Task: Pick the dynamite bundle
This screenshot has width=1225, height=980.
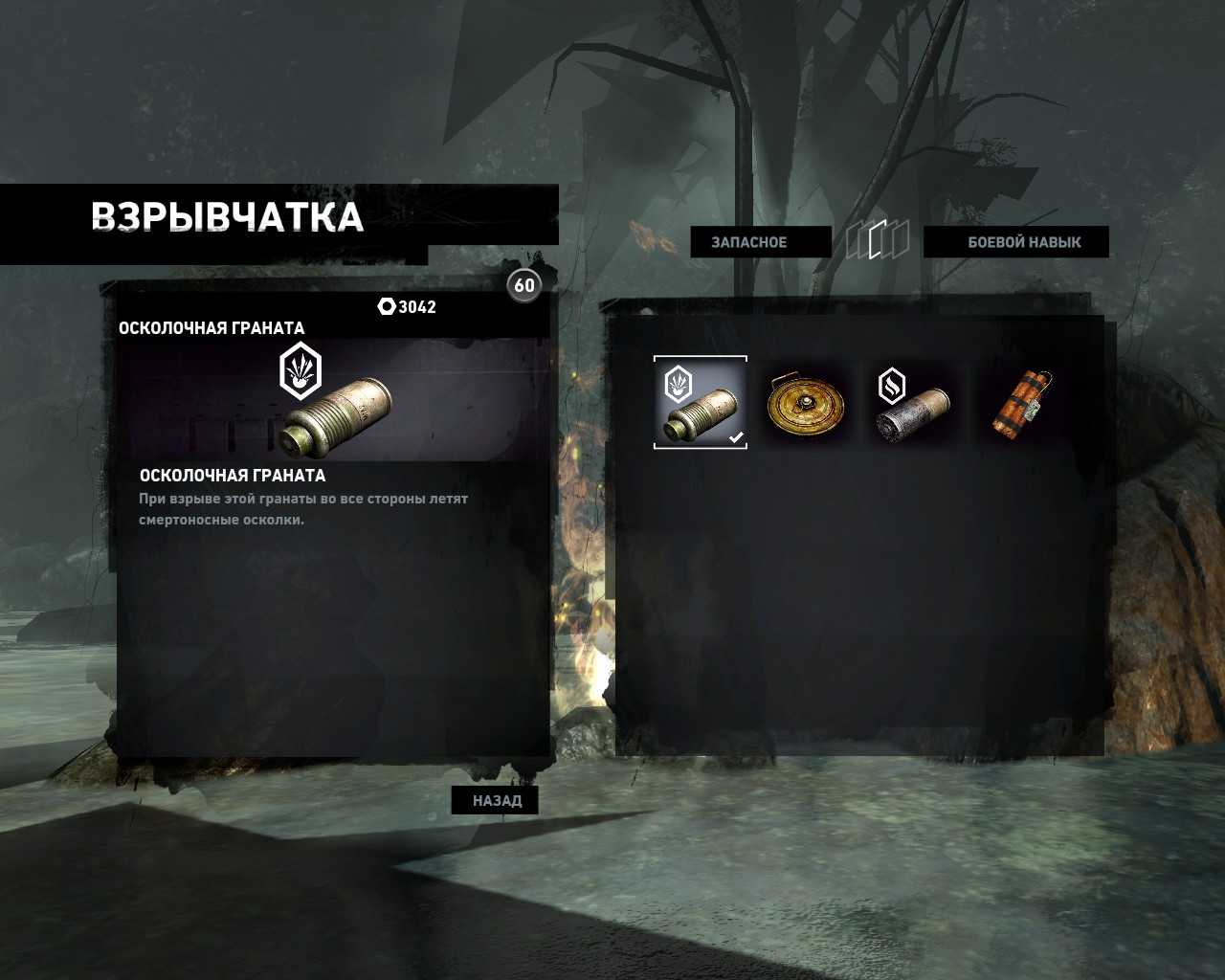Action: 1020,404
